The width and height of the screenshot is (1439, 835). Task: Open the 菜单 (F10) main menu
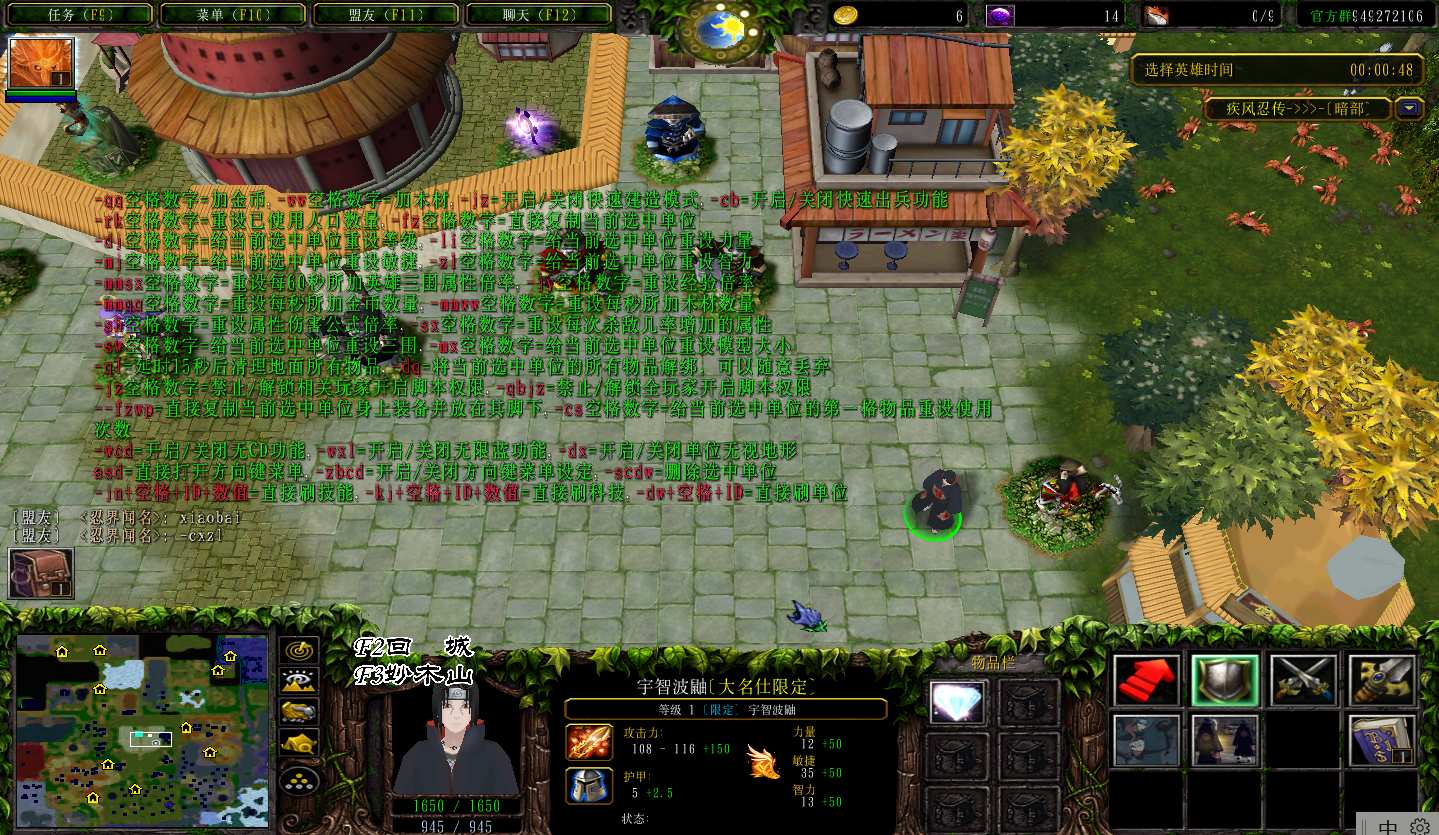232,15
